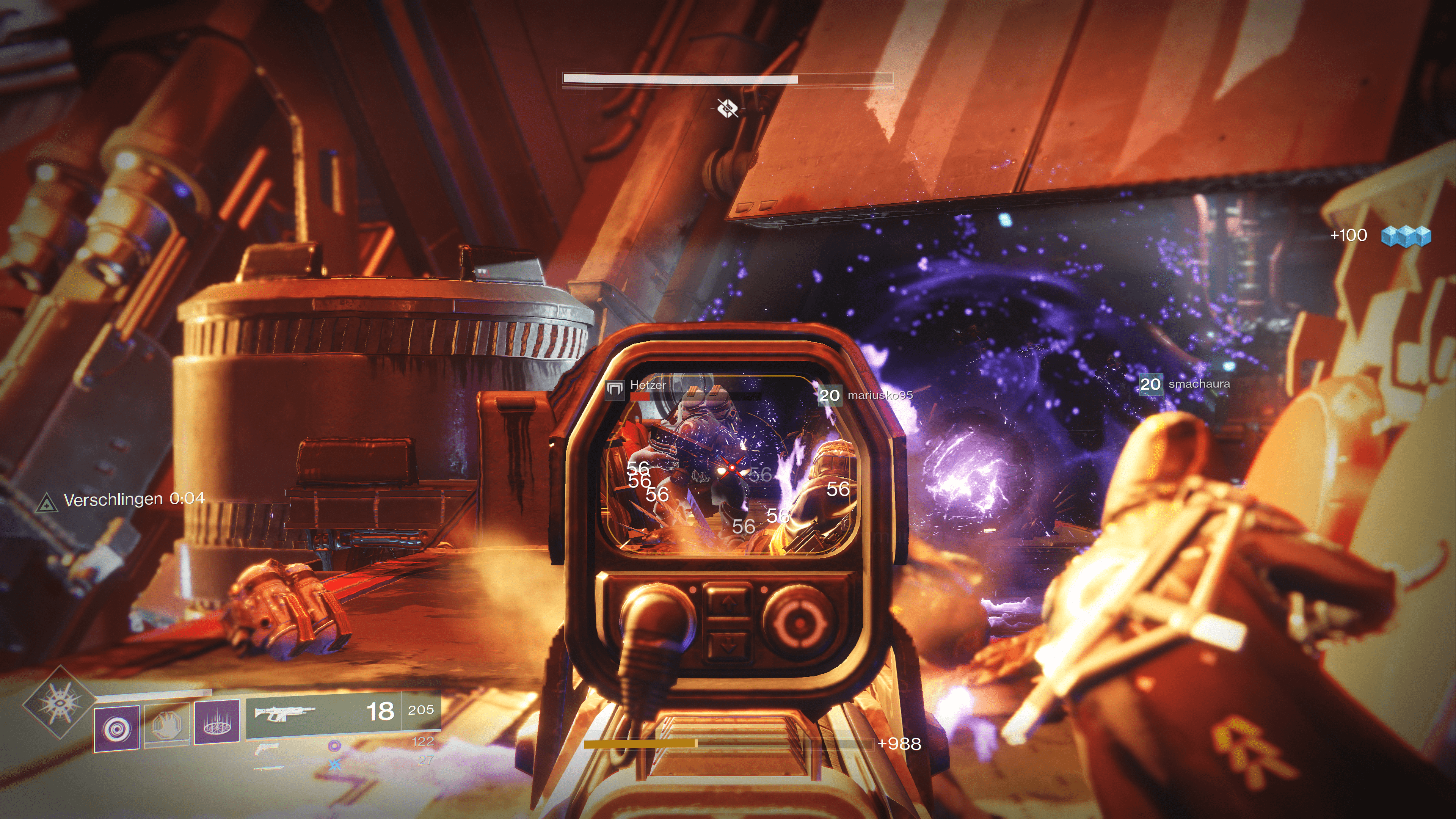Select teammate smachaura's nameplate
The image size is (1456, 819).
(x=1185, y=384)
